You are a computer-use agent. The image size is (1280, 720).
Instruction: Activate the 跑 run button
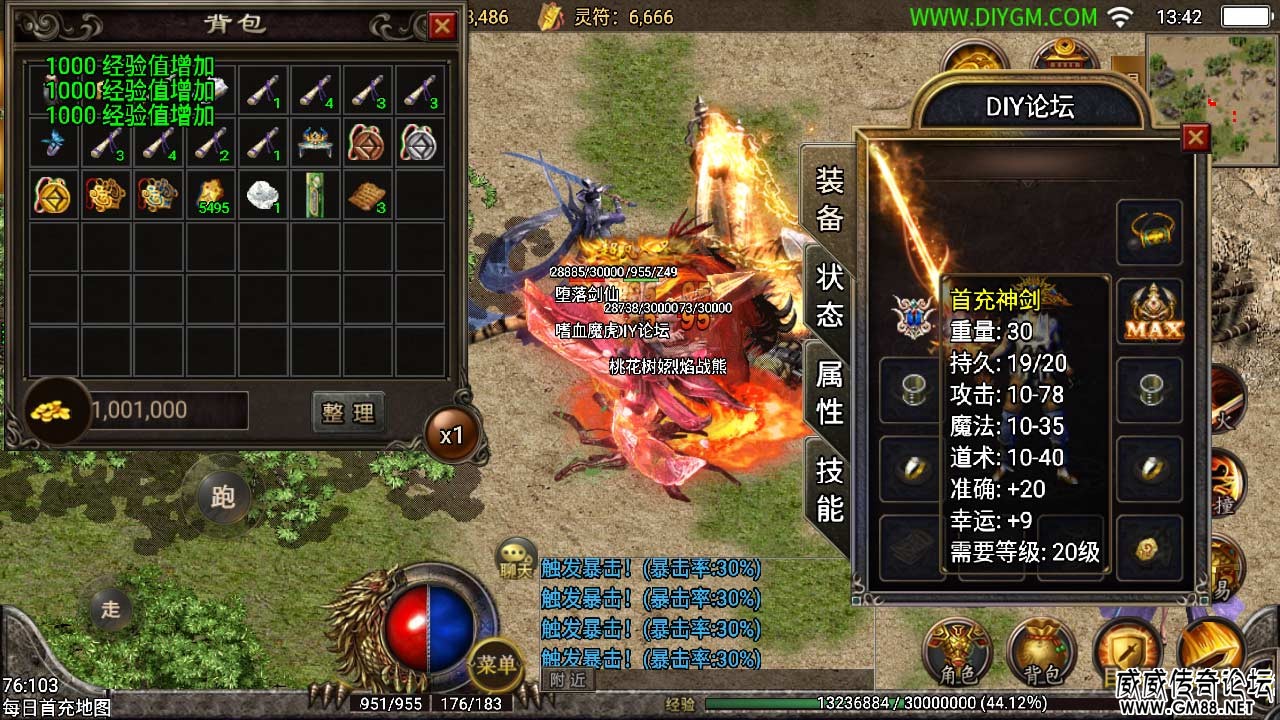(223, 497)
